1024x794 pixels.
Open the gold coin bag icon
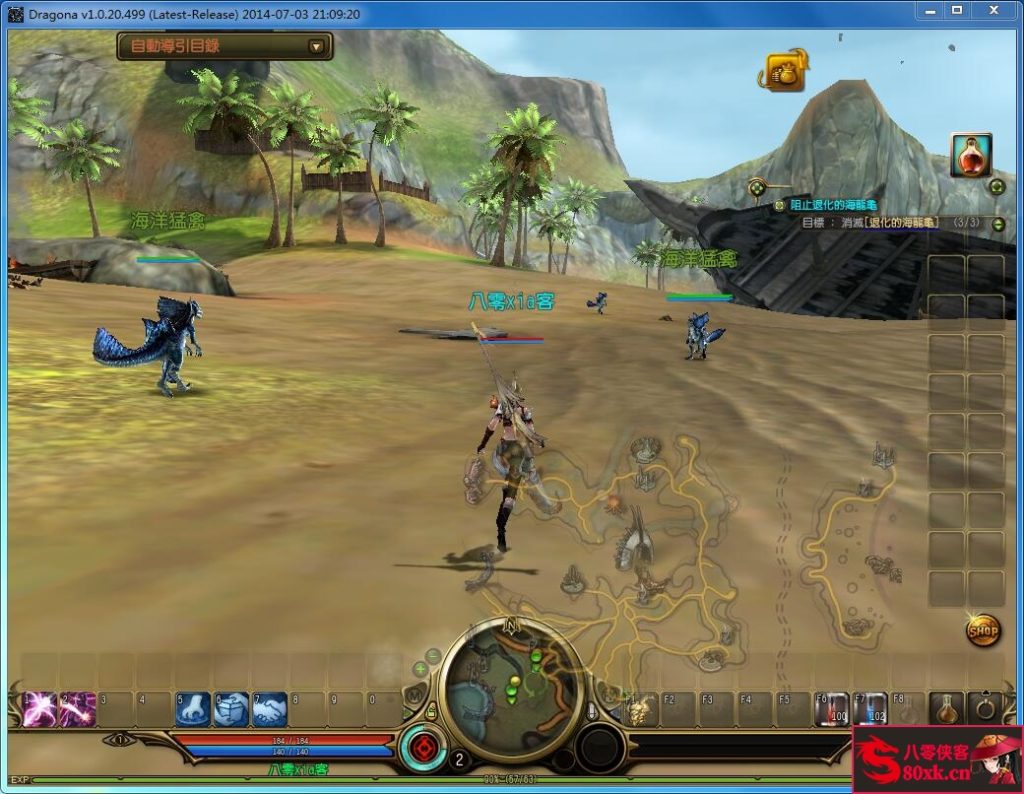786,72
